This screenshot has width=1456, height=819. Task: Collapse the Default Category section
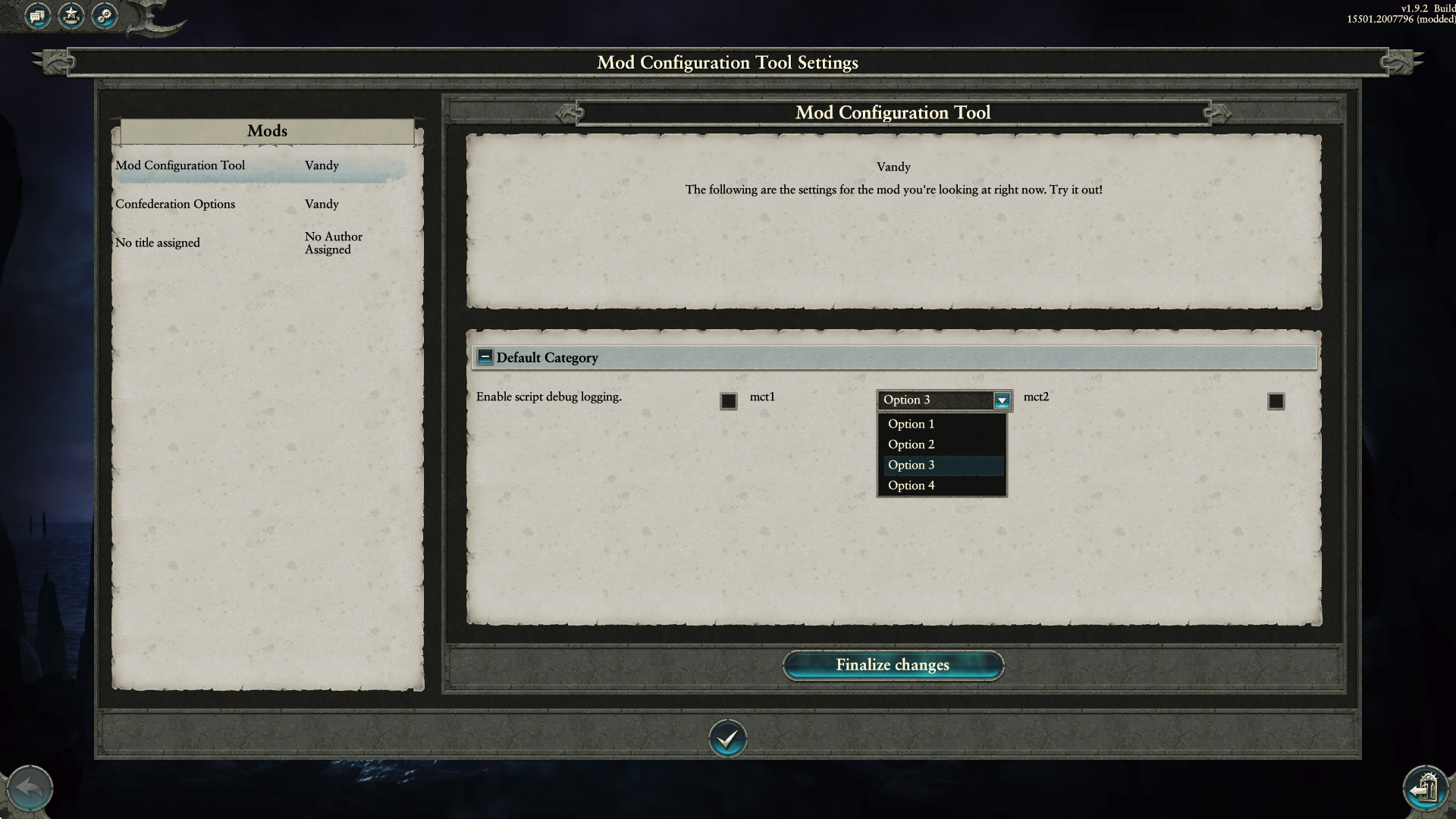click(485, 357)
